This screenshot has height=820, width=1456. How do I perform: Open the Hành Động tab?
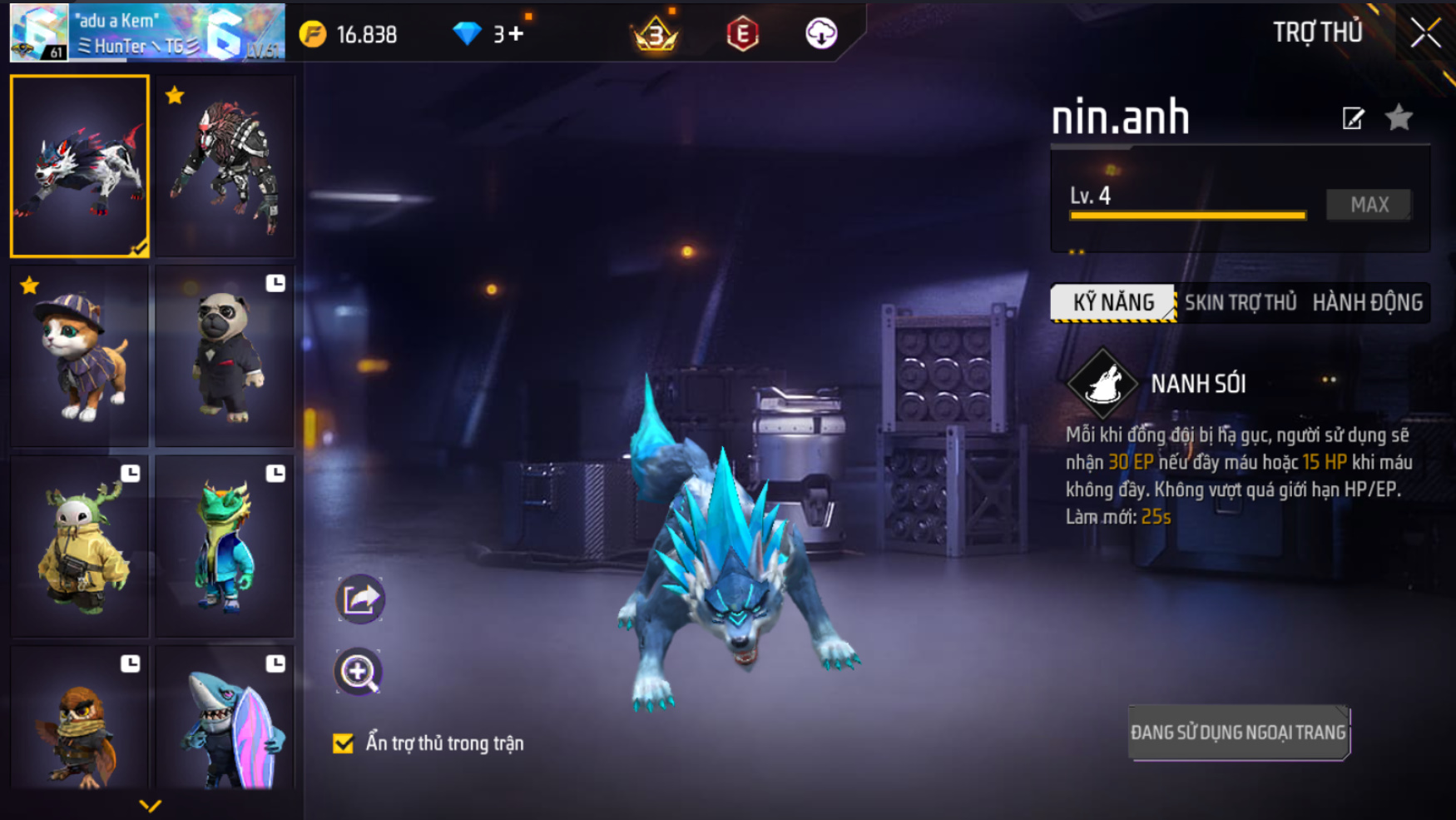click(1367, 302)
